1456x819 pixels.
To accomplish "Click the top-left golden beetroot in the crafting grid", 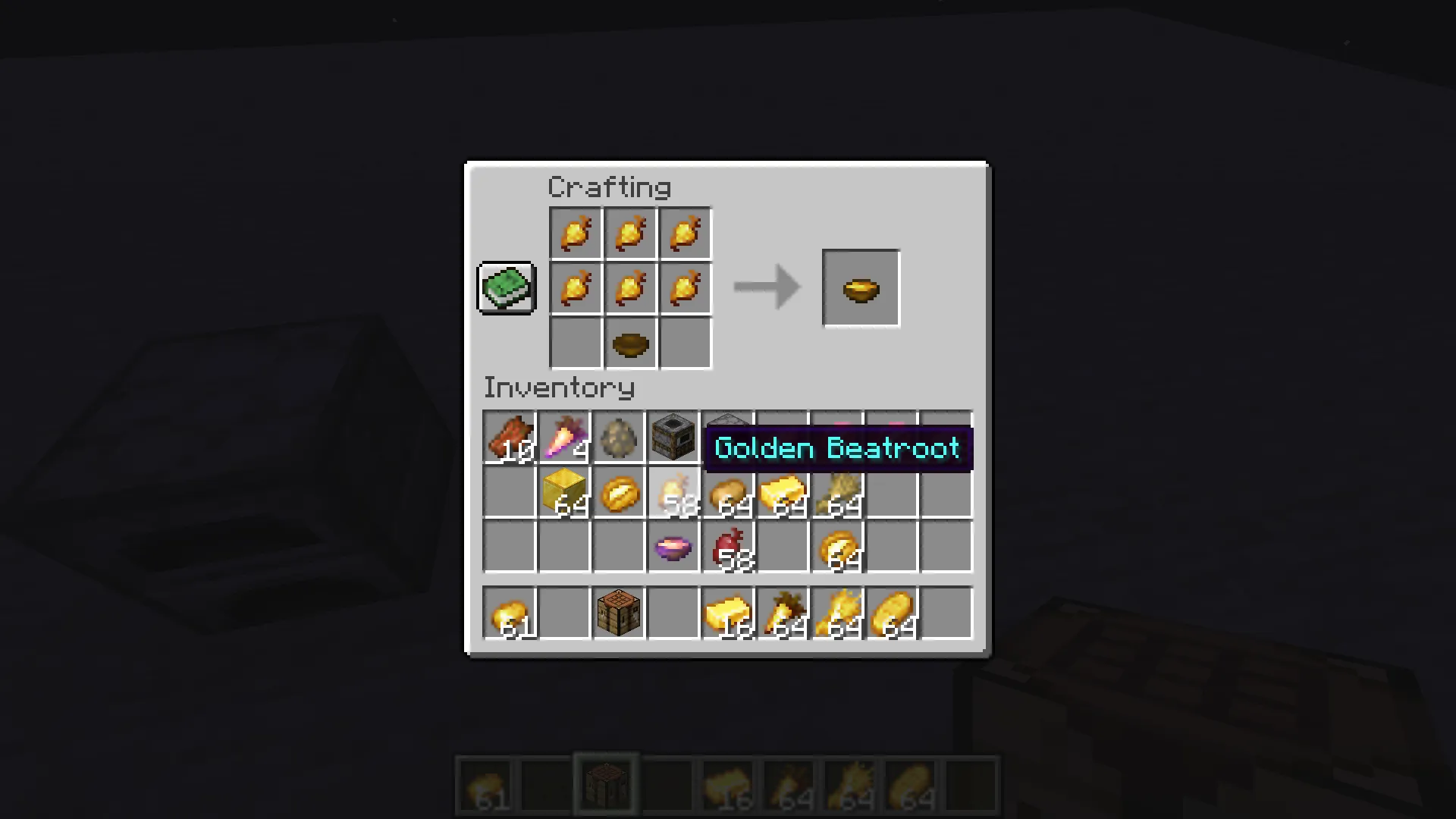I will [576, 233].
